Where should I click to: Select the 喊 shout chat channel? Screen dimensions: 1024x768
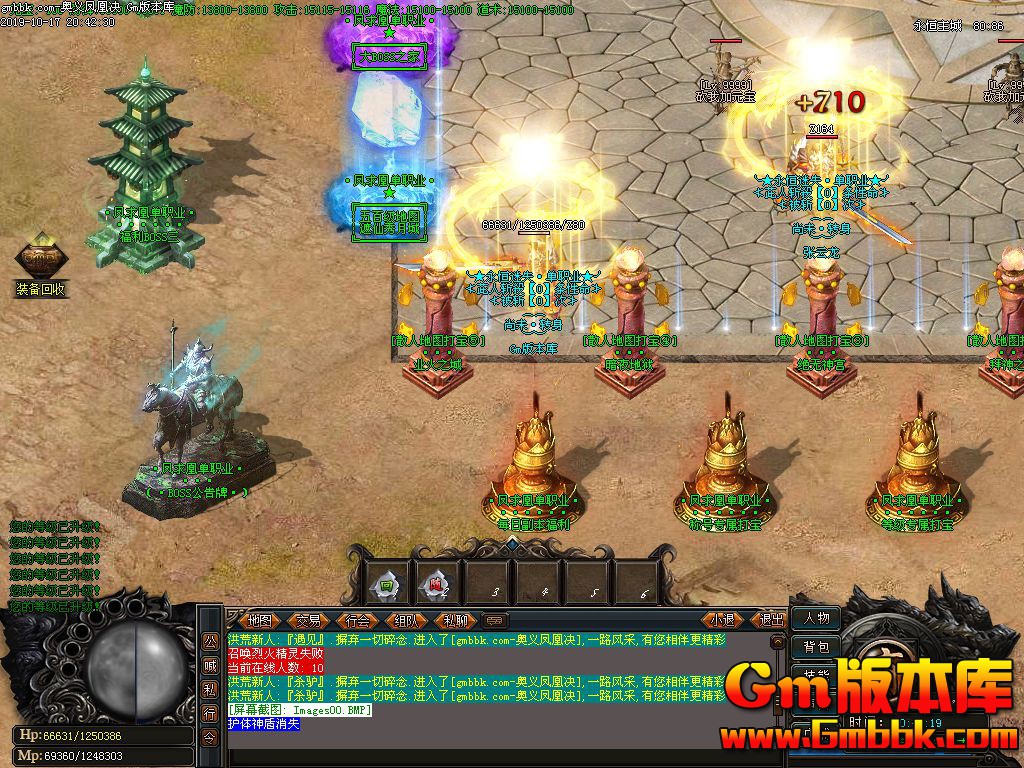tap(210, 665)
